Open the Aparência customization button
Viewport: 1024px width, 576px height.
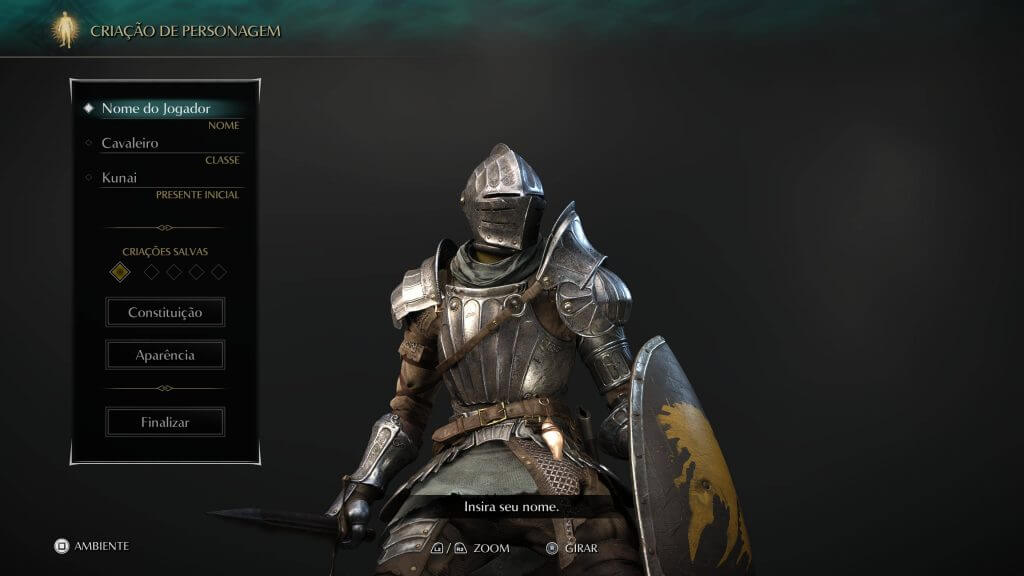[x=165, y=355]
